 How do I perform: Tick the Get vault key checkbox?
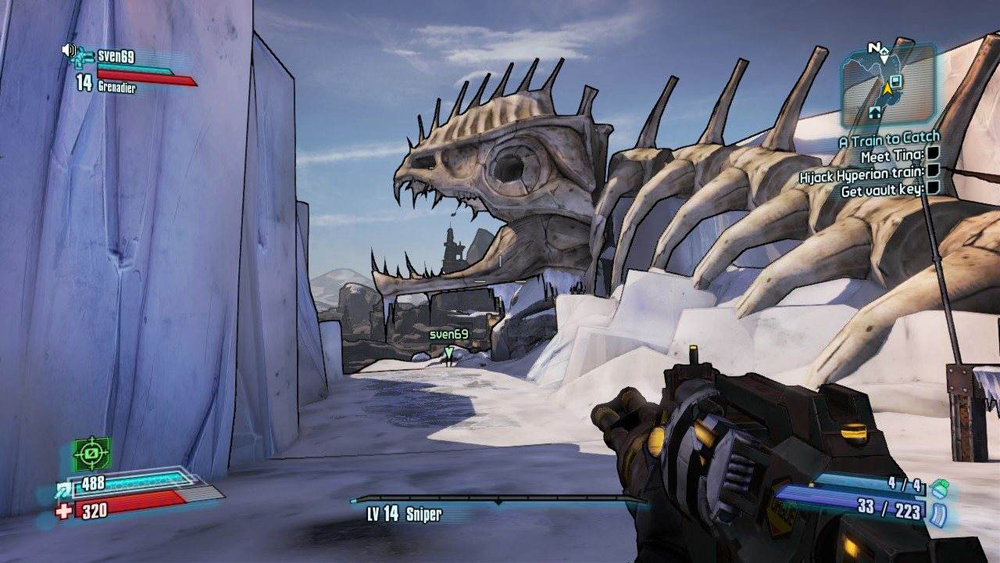932,188
